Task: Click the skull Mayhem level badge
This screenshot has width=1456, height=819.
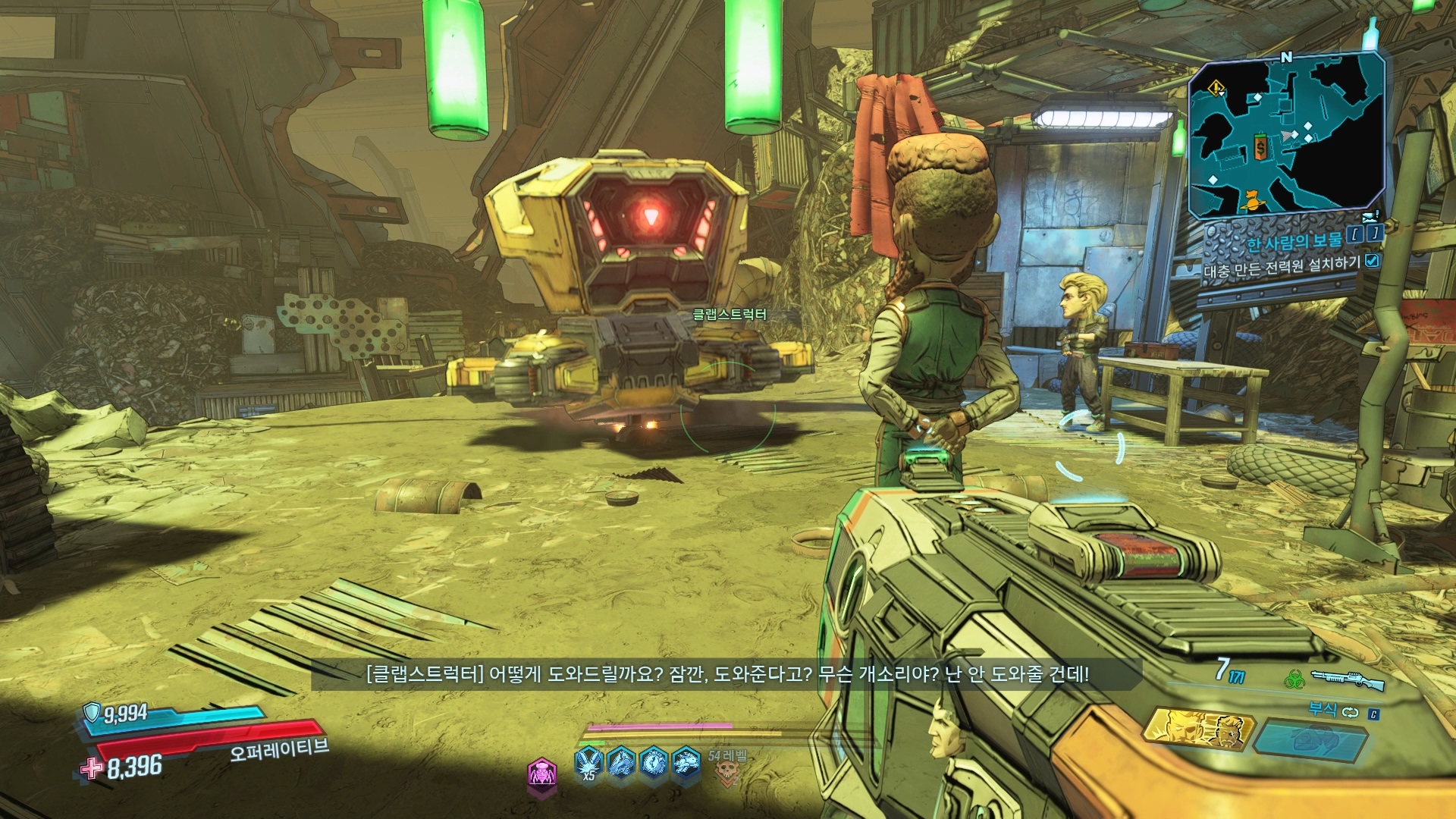Action: [726, 773]
